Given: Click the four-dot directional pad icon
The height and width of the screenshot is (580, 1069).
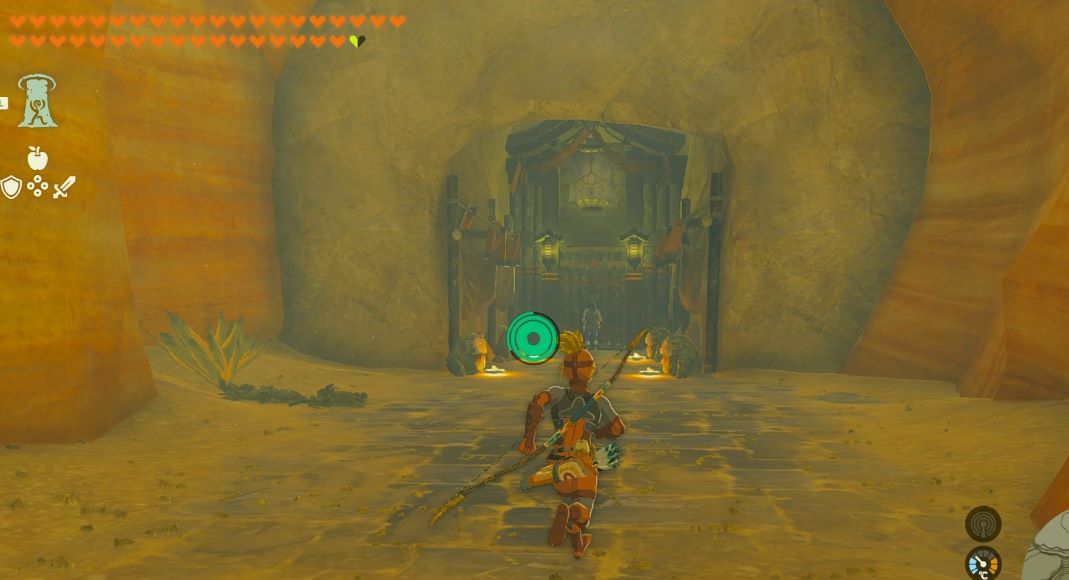Looking at the screenshot, I should click(x=38, y=187).
